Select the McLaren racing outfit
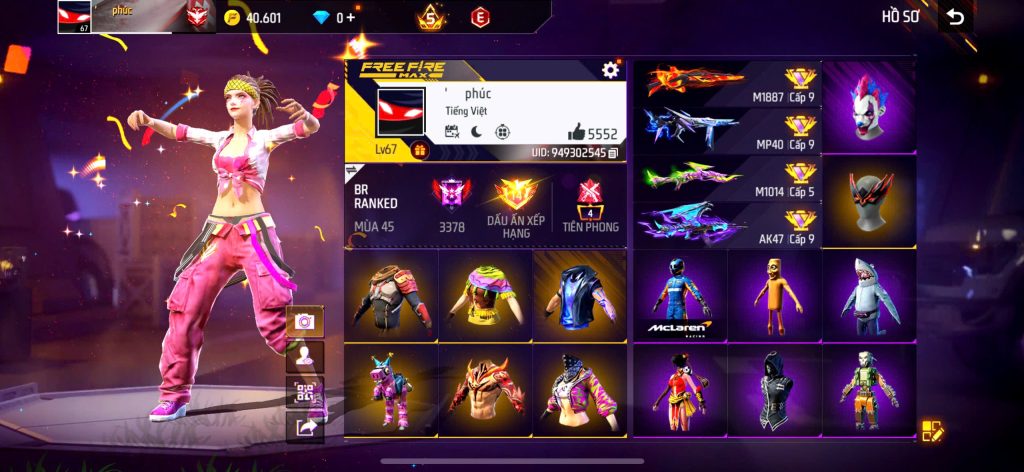Viewport: 1024px width, 472px height. [x=680, y=296]
